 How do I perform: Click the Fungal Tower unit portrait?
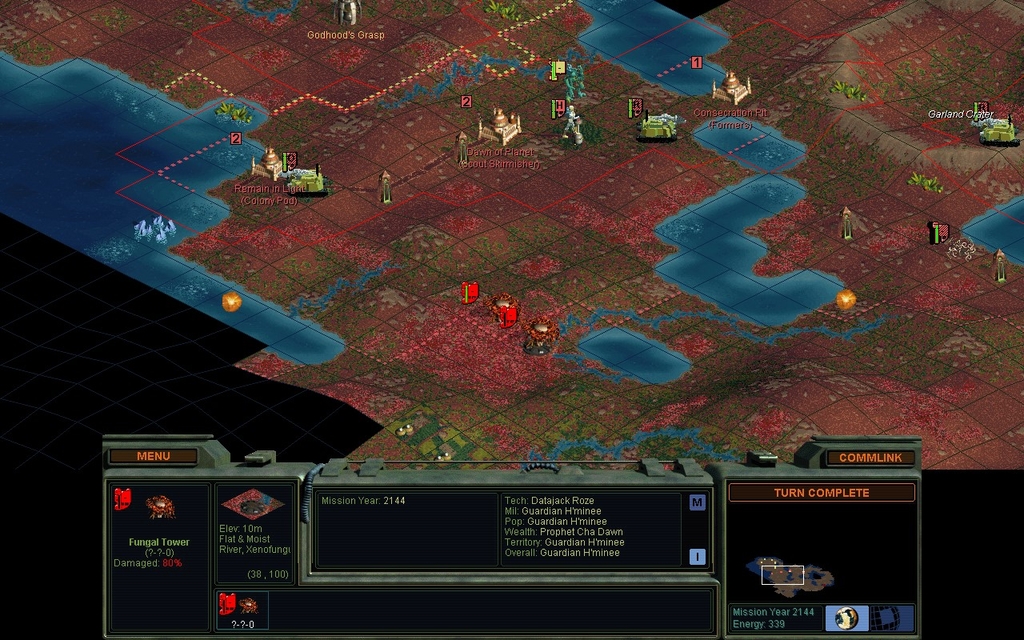[160, 507]
